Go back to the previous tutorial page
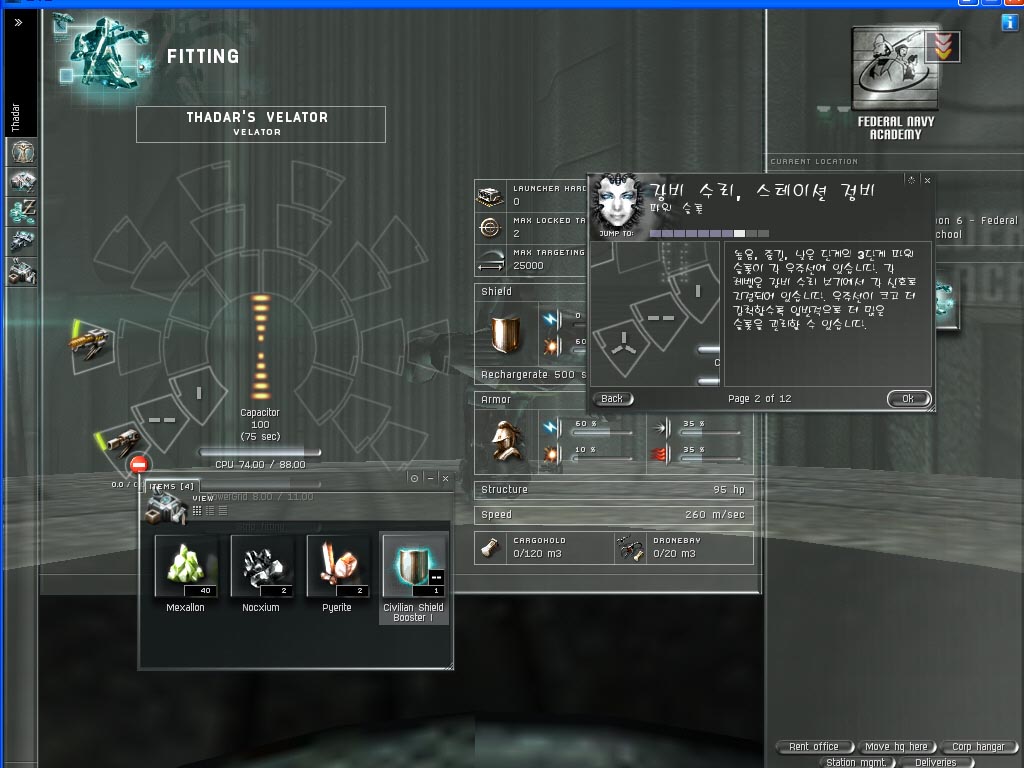 (612, 398)
